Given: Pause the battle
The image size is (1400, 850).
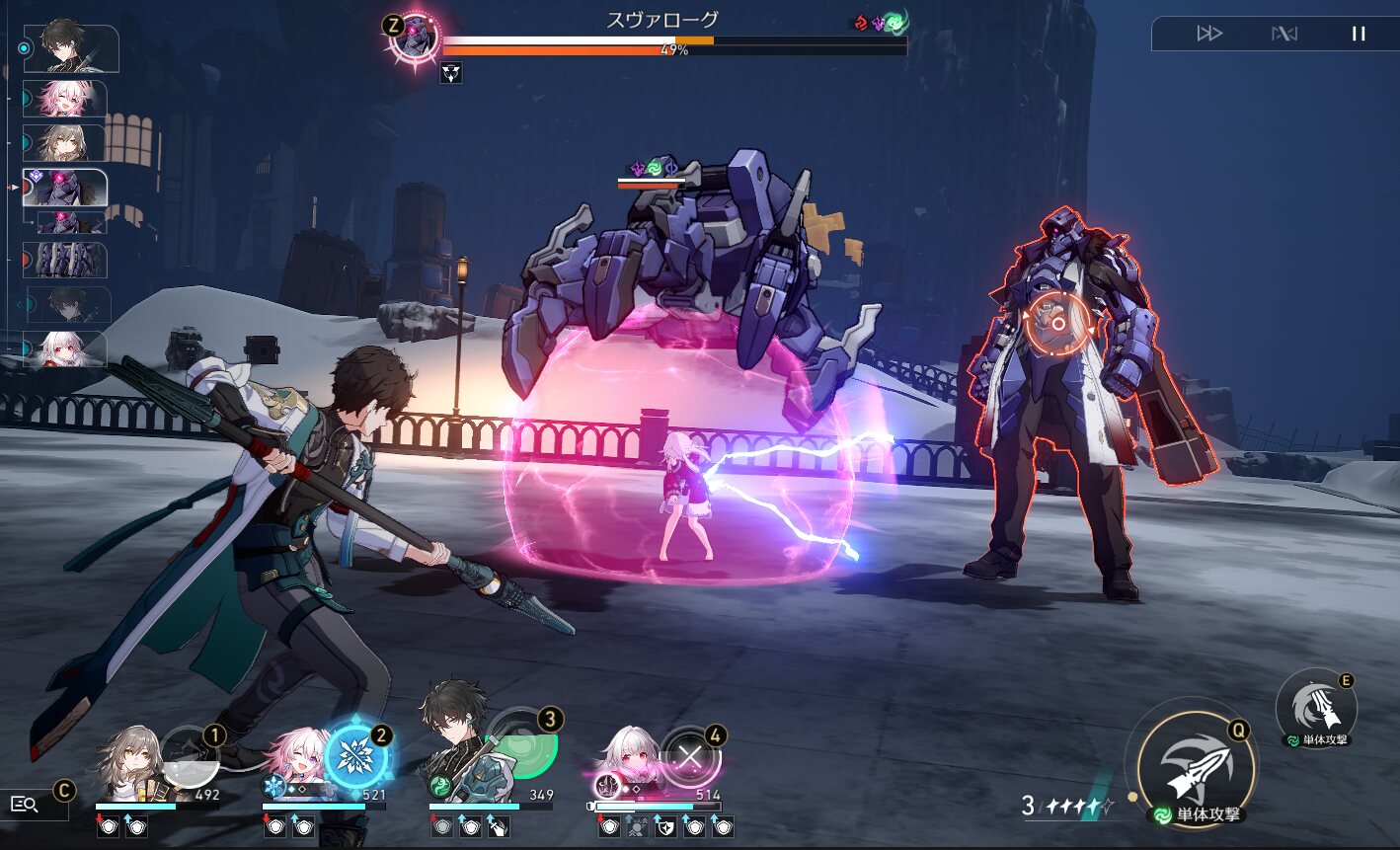Looking at the screenshot, I should [1359, 34].
